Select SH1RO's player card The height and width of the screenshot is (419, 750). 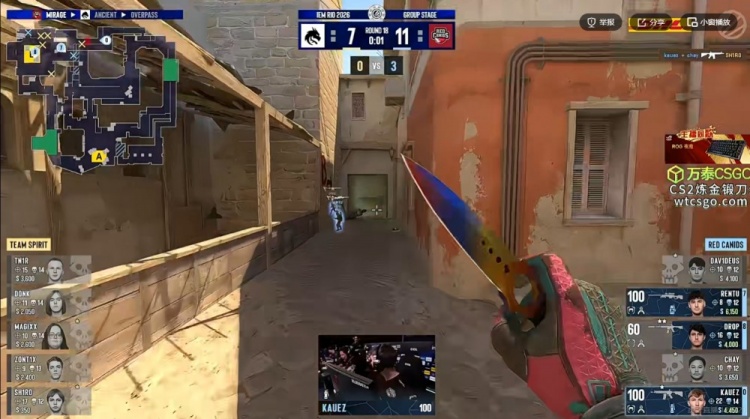[x=45, y=400]
